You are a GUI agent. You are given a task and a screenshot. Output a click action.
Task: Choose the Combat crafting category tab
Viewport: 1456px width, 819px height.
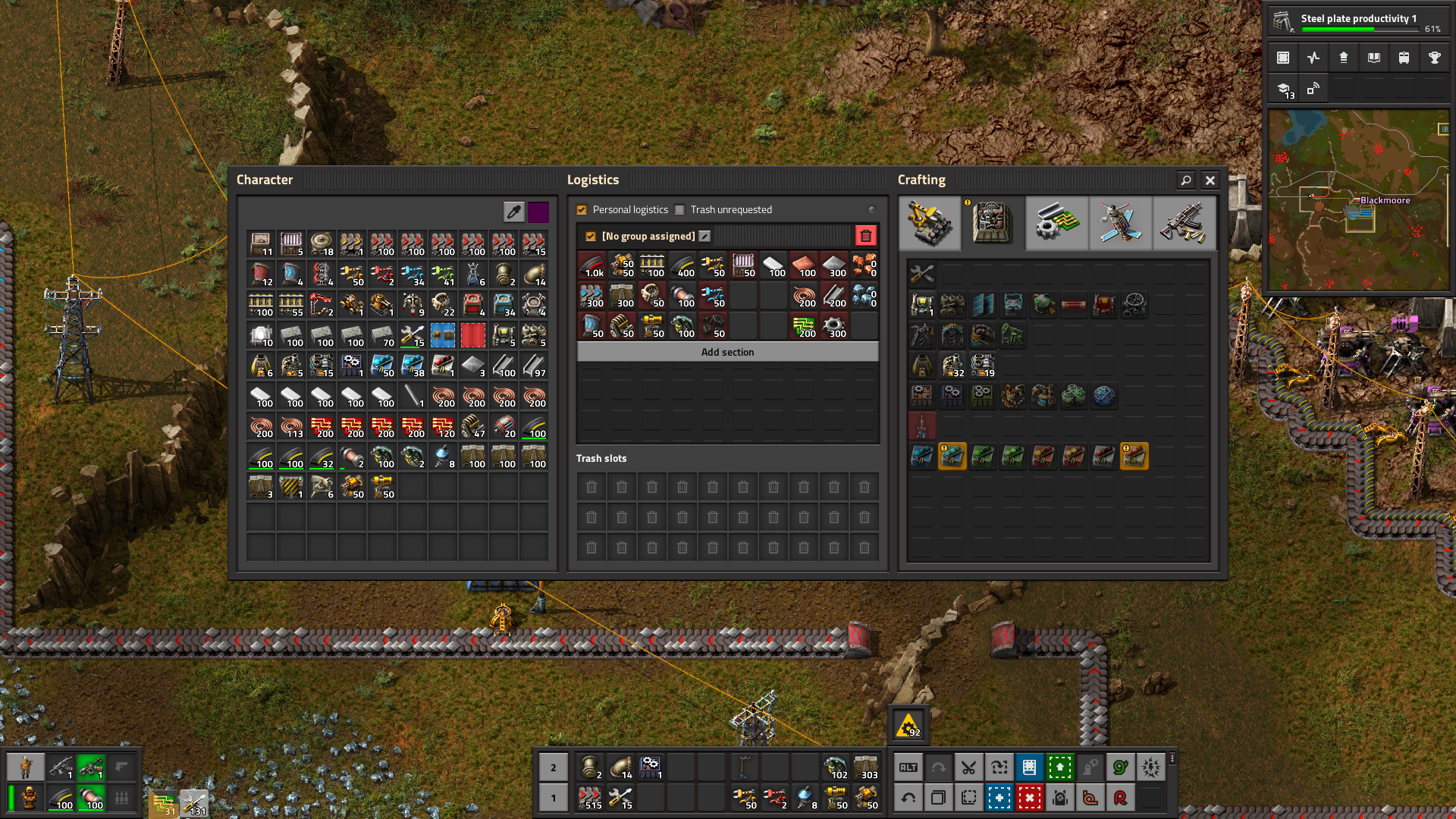[1184, 223]
